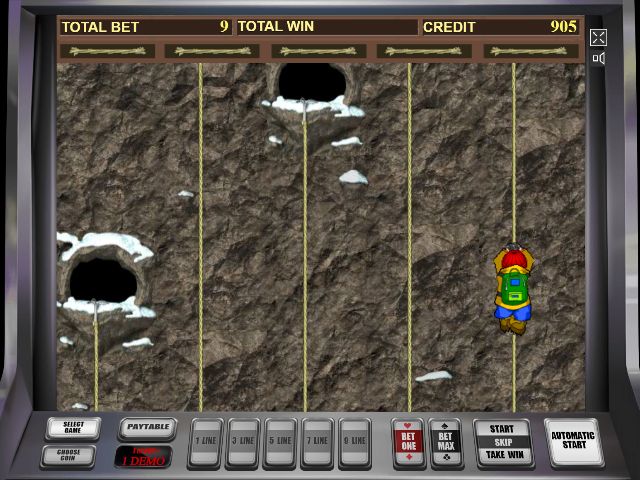The image size is (640, 480).
Task: Open the Select Game menu
Action: [73, 428]
